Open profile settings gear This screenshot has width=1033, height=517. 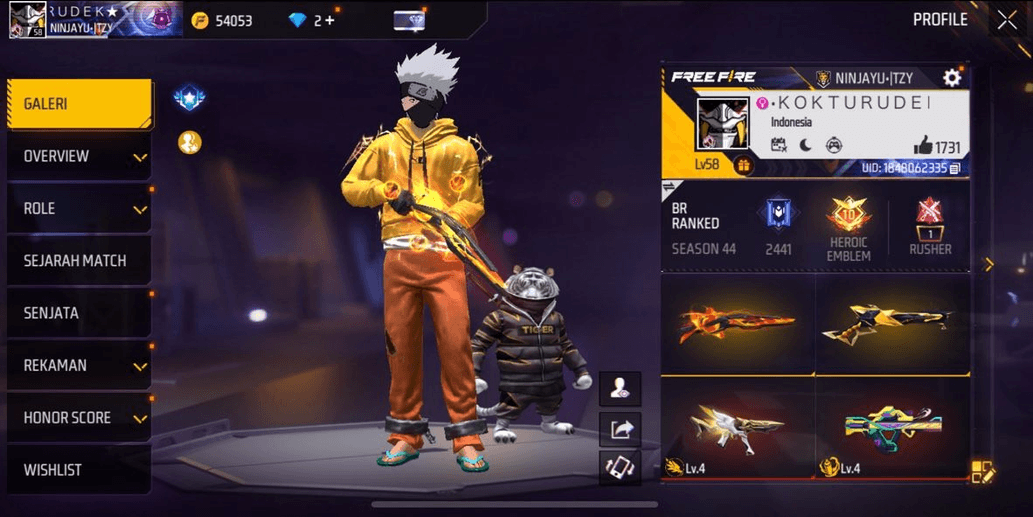click(952, 78)
